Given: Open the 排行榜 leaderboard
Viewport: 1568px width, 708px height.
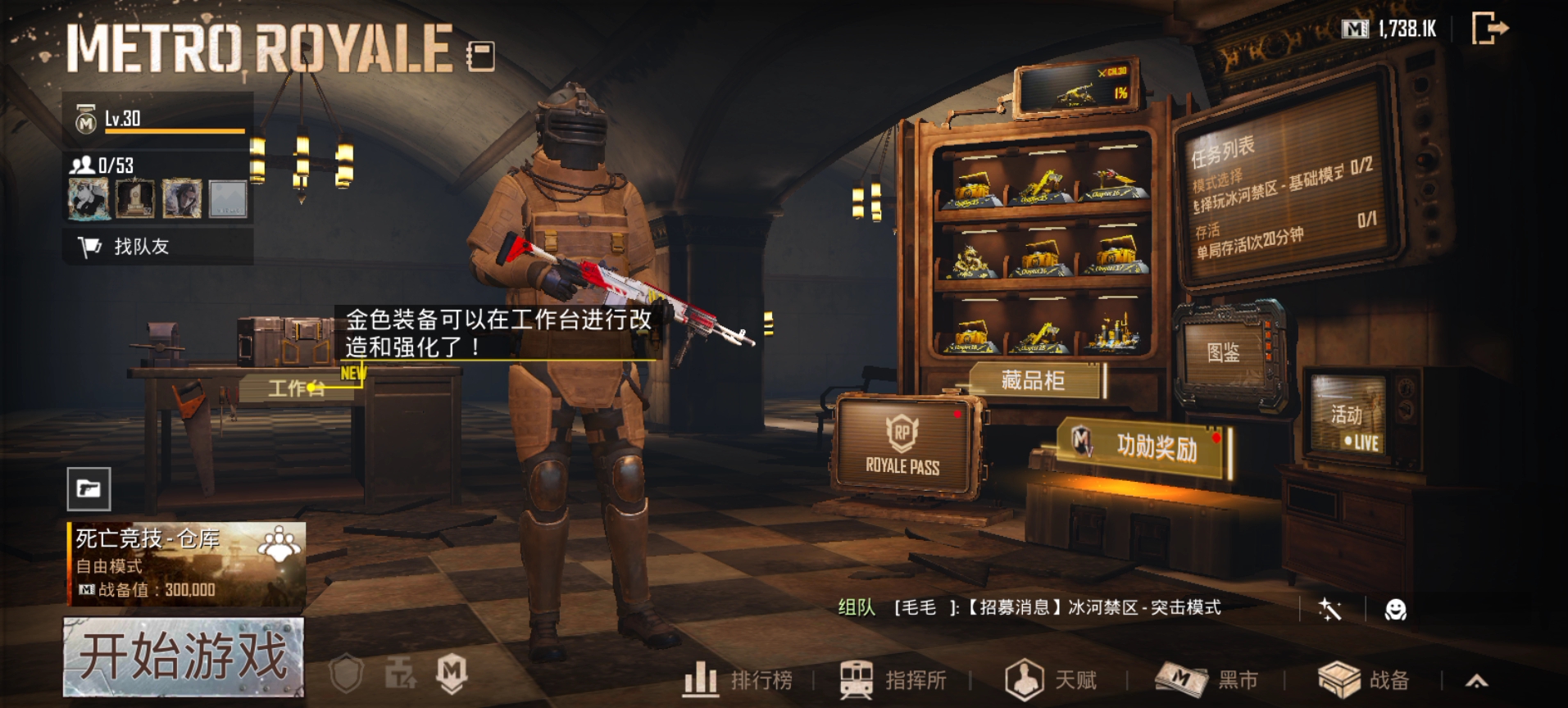Looking at the screenshot, I should (738, 680).
